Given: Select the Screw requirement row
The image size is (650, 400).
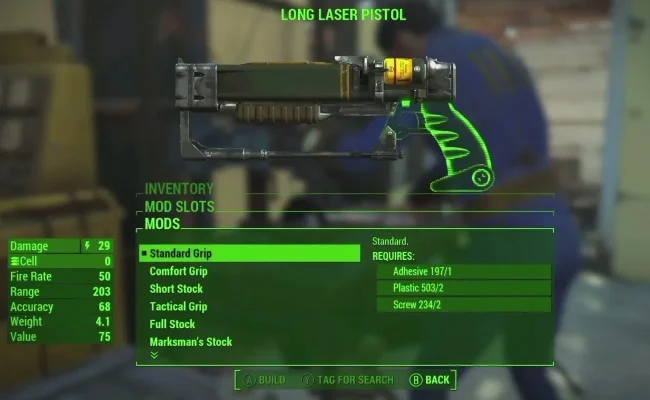Looking at the screenshot, I should 462,305.
